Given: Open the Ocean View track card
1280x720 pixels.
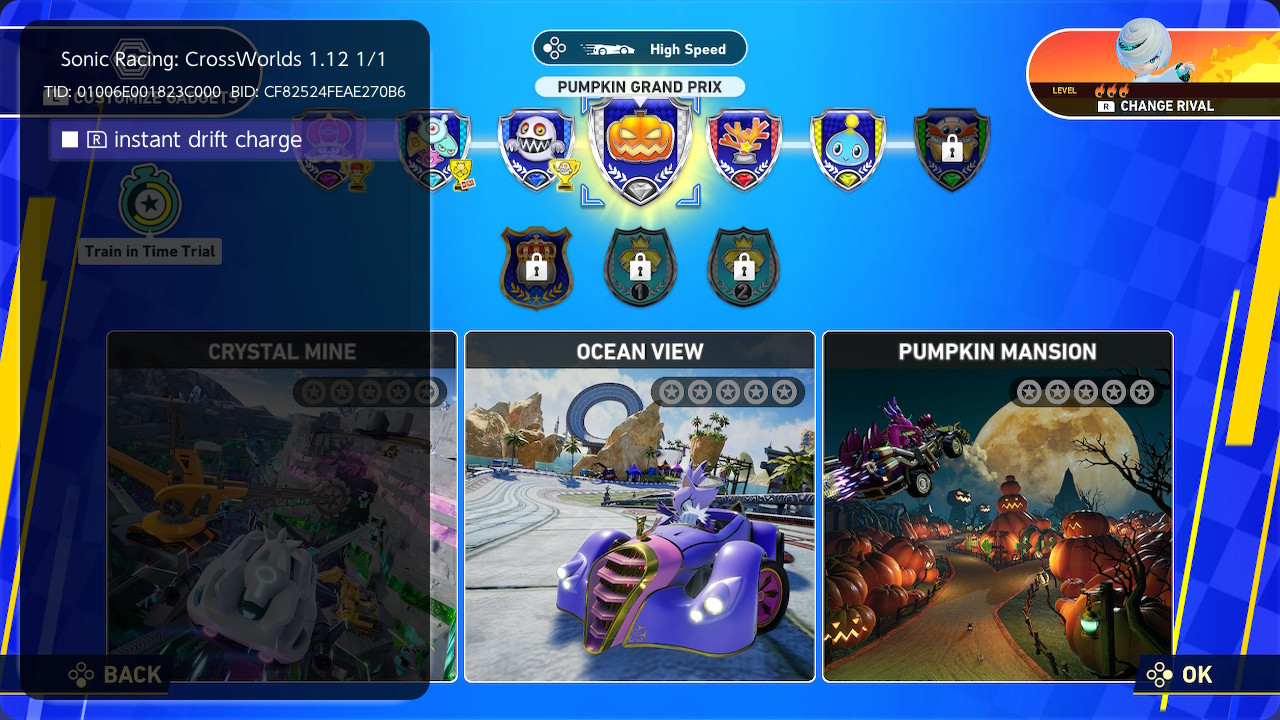Looking at the screenshot, I should pyautogui.click(x=640, y=506).
